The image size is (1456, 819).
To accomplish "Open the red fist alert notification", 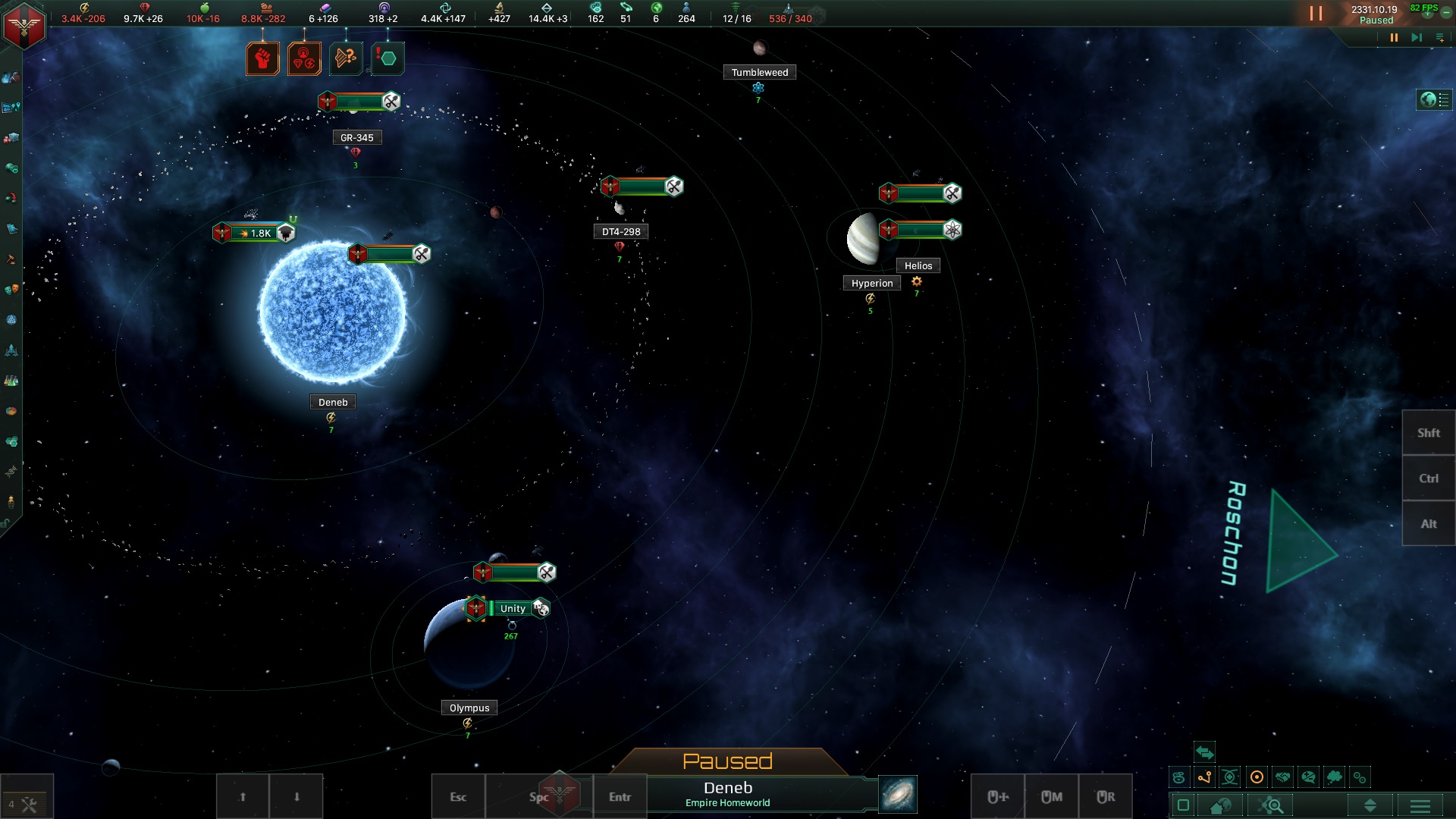I will [262, 58].
